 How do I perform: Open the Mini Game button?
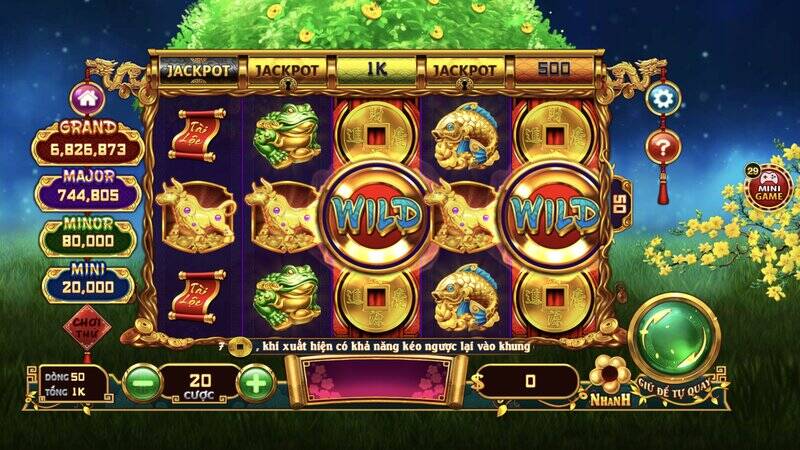coord(768,187)
